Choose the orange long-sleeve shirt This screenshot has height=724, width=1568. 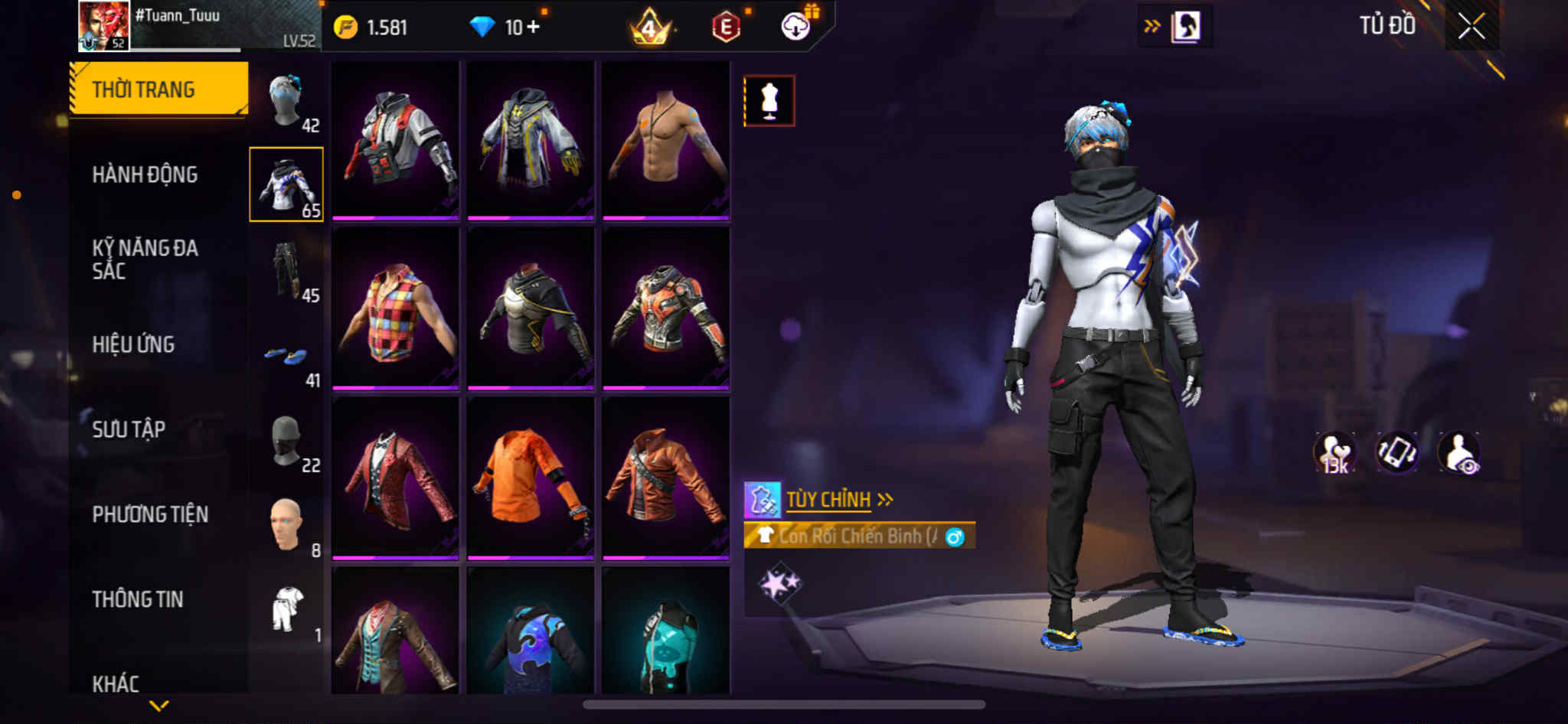pyautogui.click(x=531, y=478)
